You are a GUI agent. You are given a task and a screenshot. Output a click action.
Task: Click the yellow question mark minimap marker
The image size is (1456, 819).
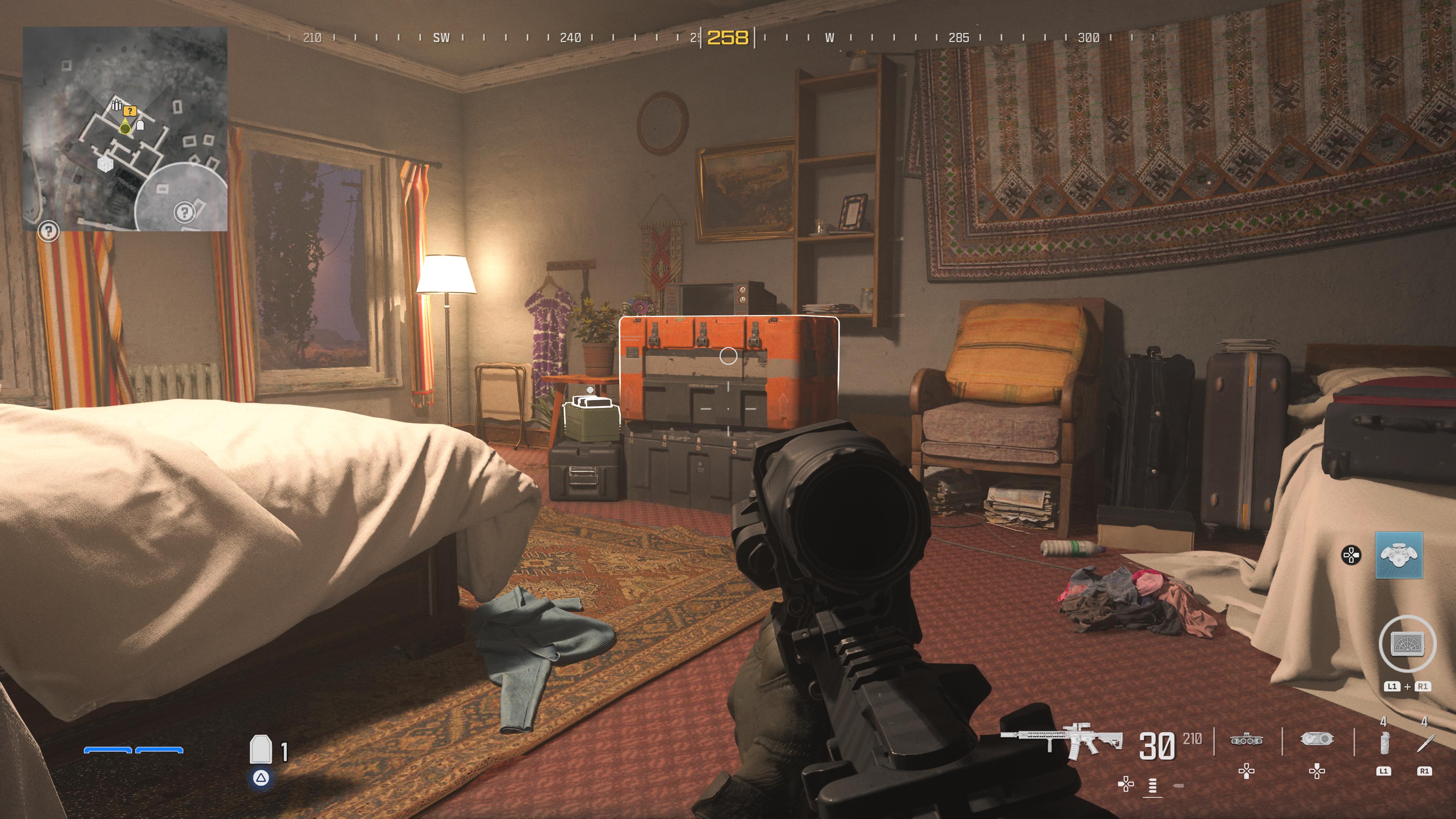[130, 111]
